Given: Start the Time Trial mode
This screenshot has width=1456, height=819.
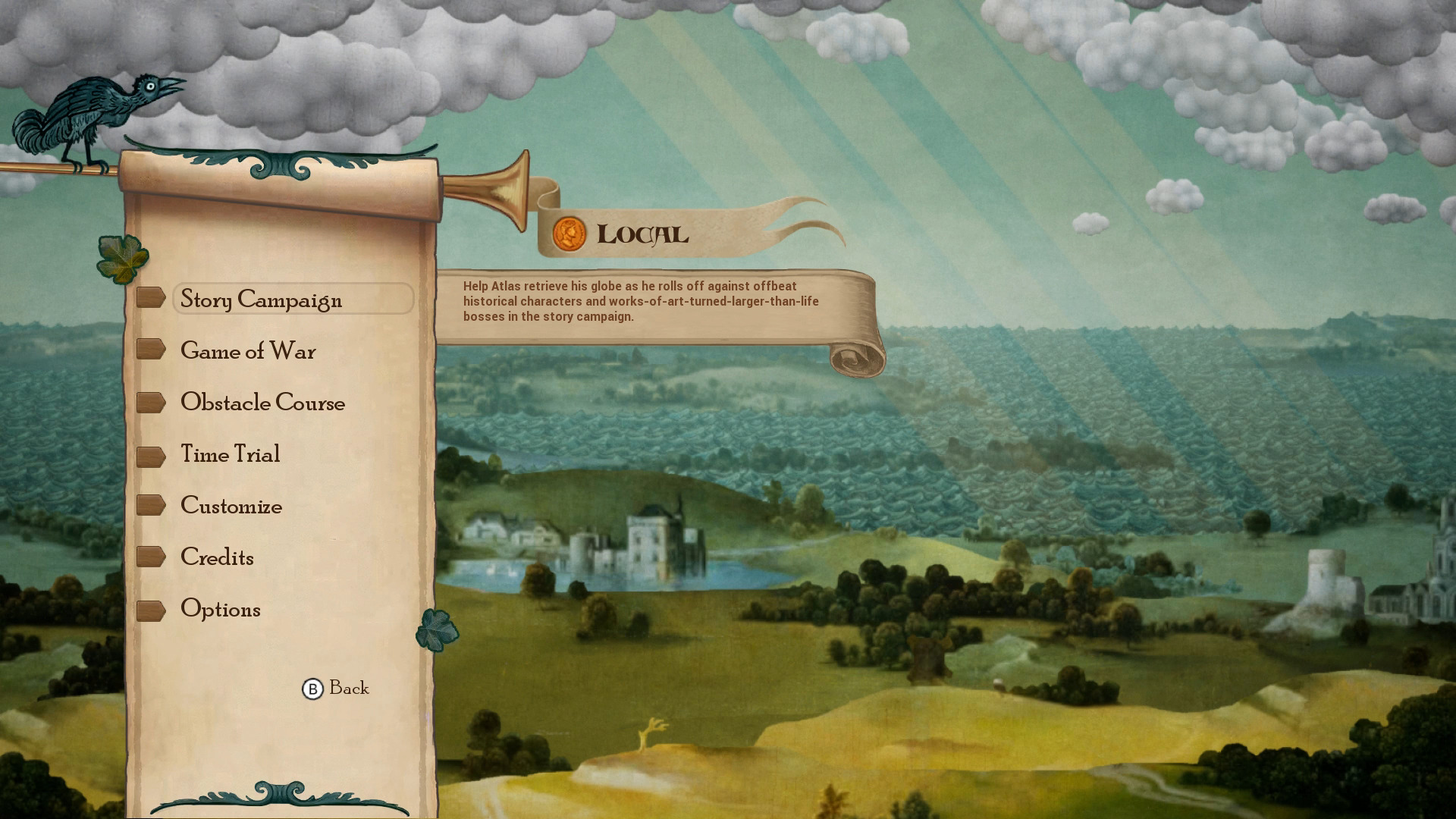Looking at the screenshot, I should coord(230,454).
